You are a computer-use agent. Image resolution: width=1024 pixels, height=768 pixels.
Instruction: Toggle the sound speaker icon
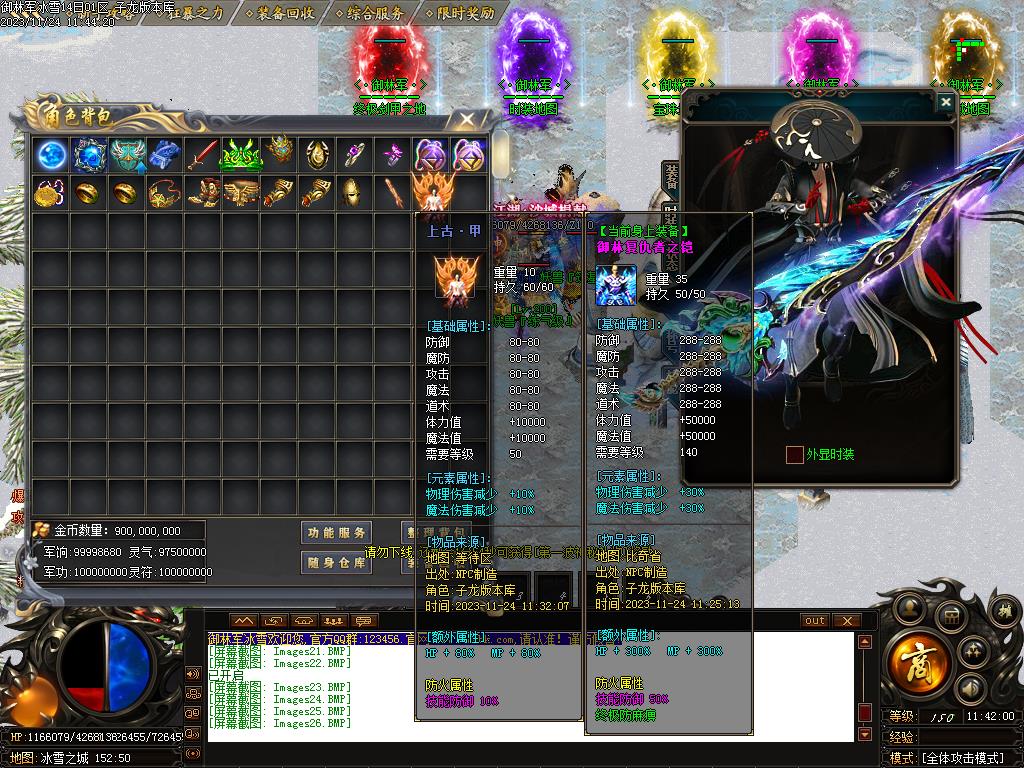[969, 688]
